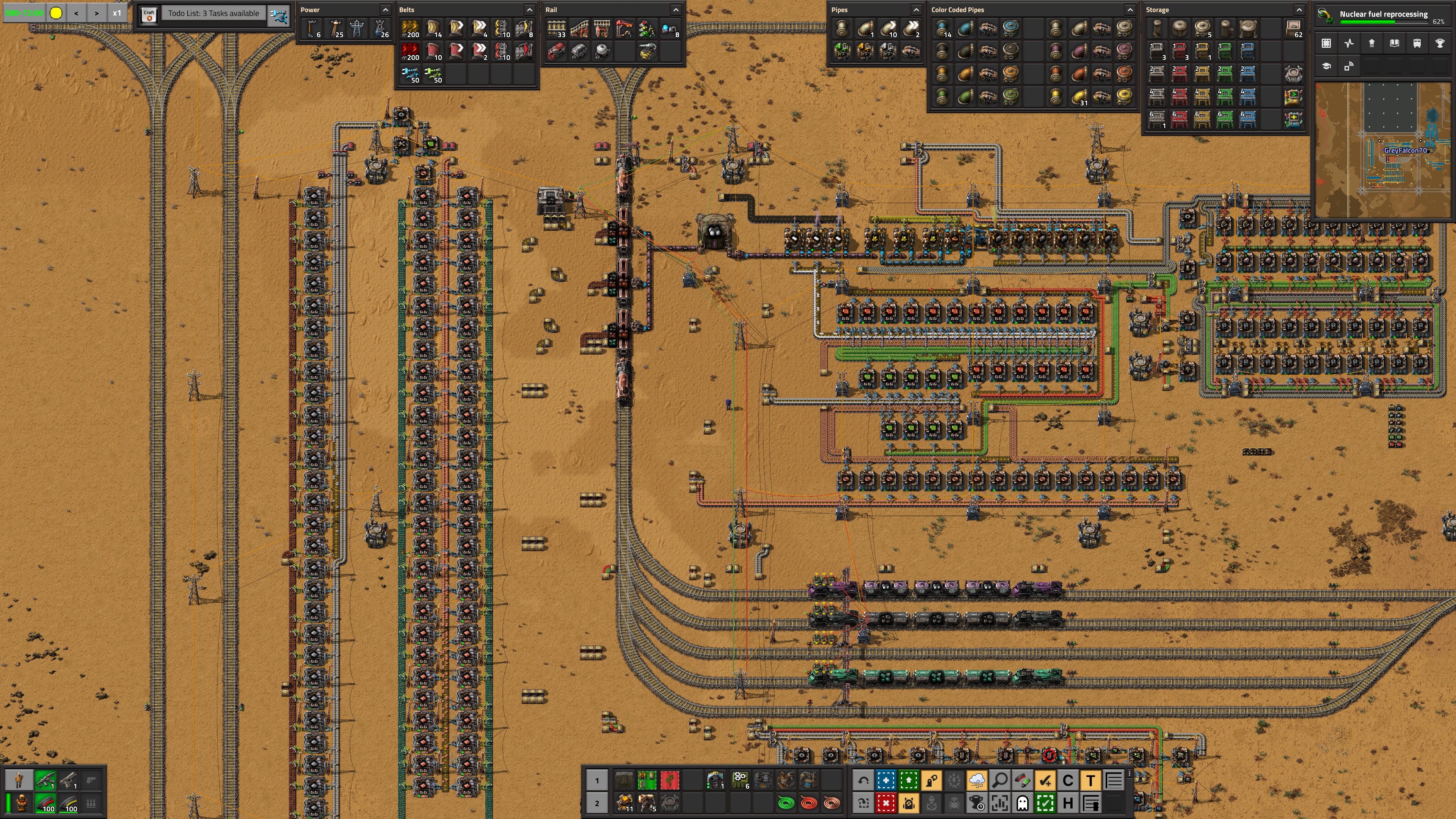The image size is (1456, 819).
Task: Click the minimap
Action: click(1382, 149)
